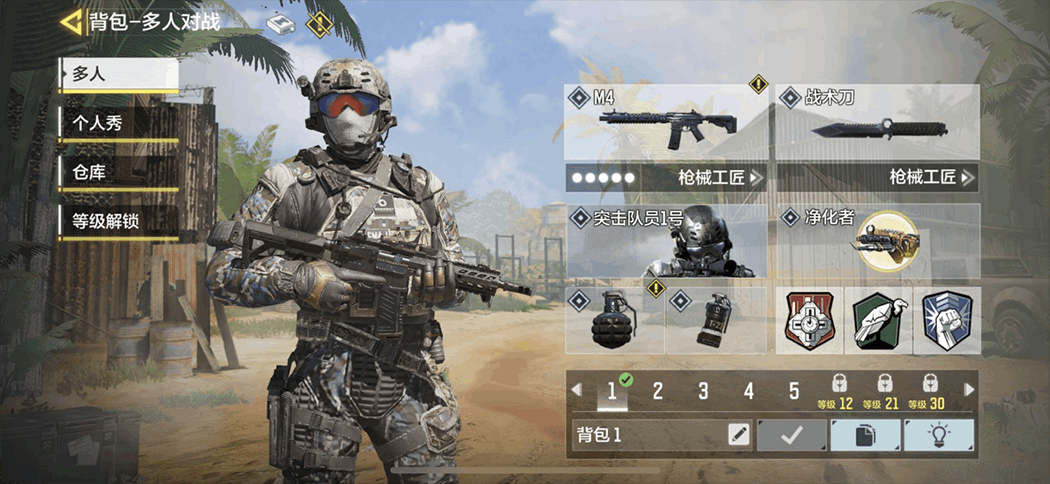This screenshot has height=484, width=1050.
Task: Select the 多人 tab
Action: pyautogui.click(x=118, y=74)
